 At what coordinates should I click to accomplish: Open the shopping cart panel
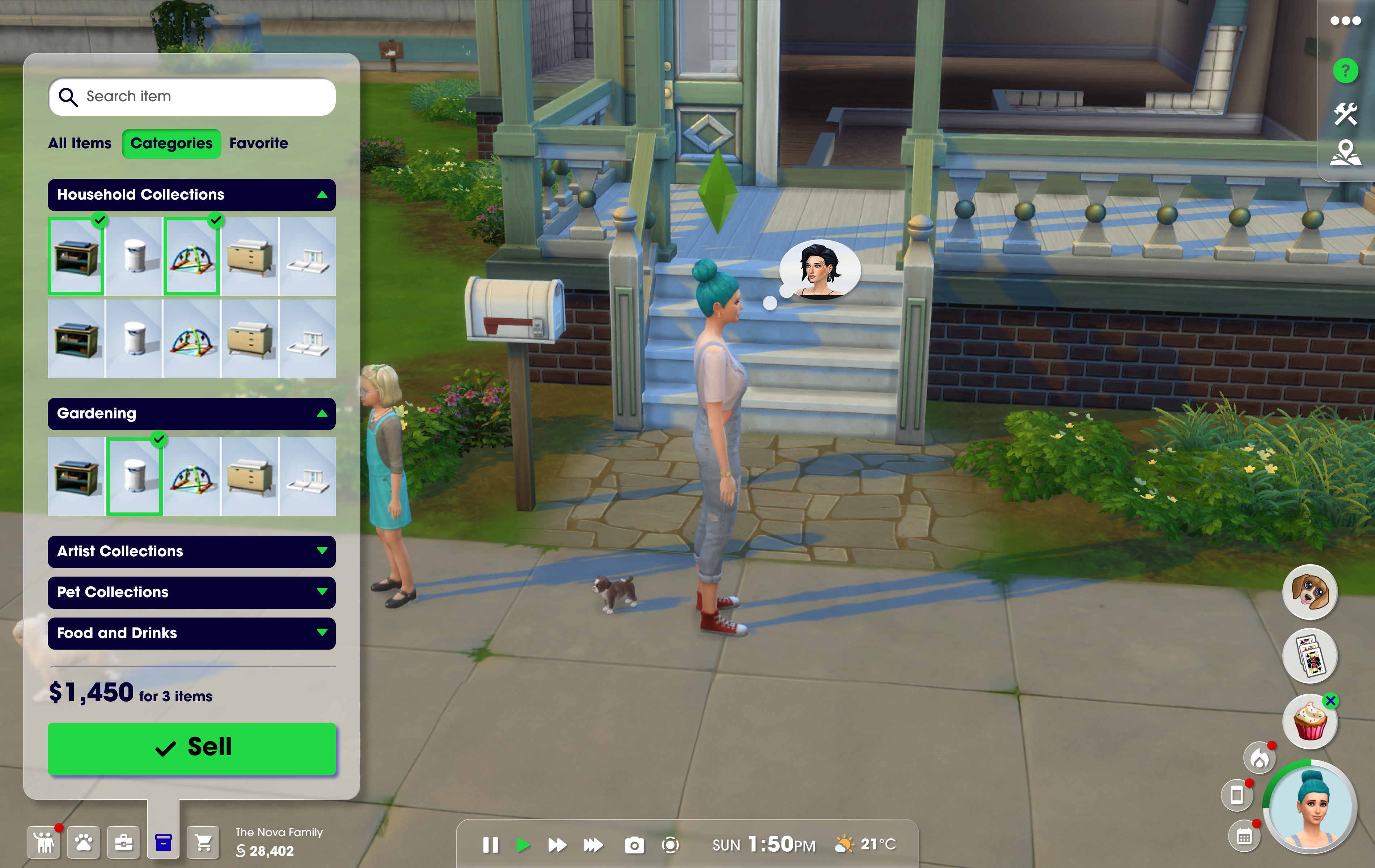(x=203, y=842)
